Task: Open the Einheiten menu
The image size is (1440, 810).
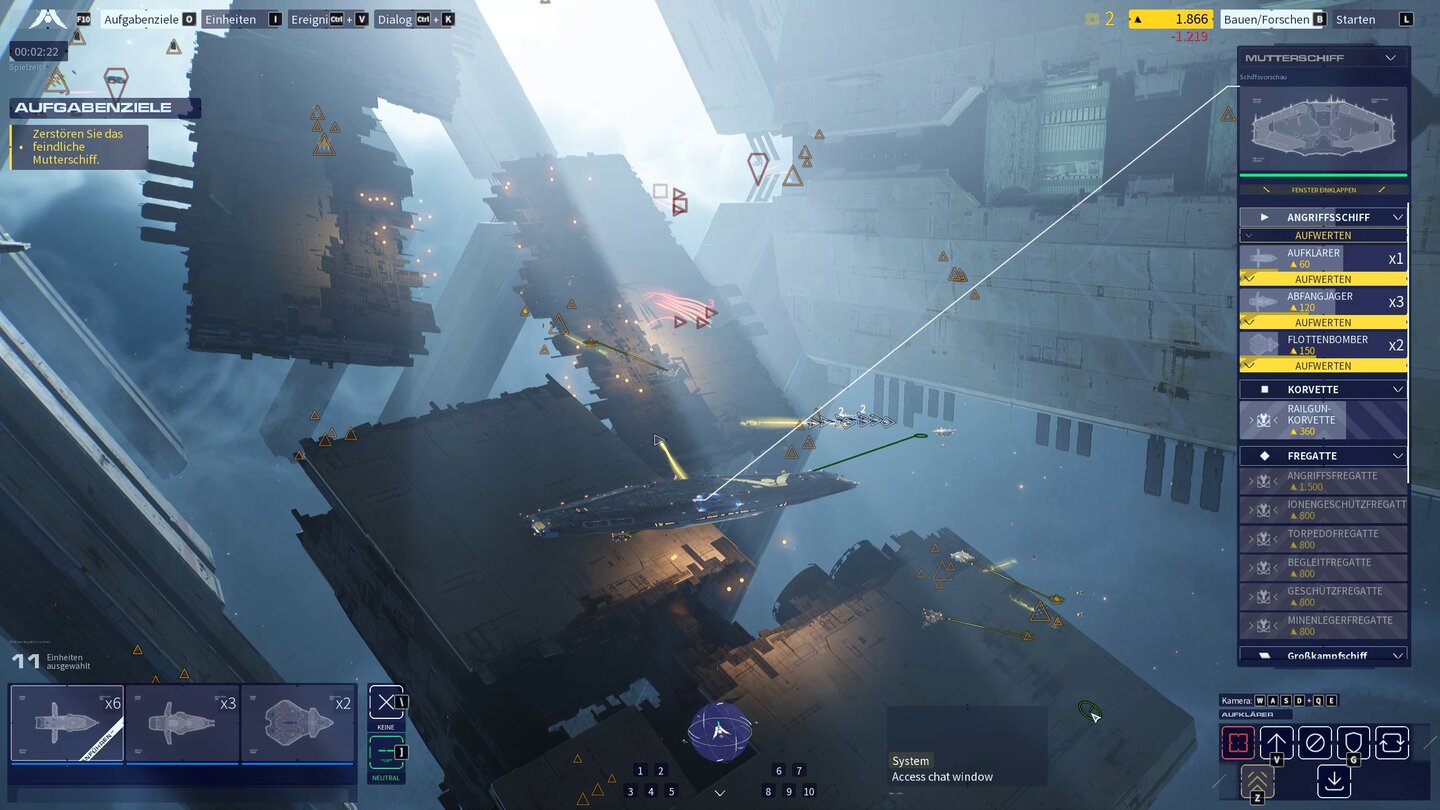Action: click(234, 18)
